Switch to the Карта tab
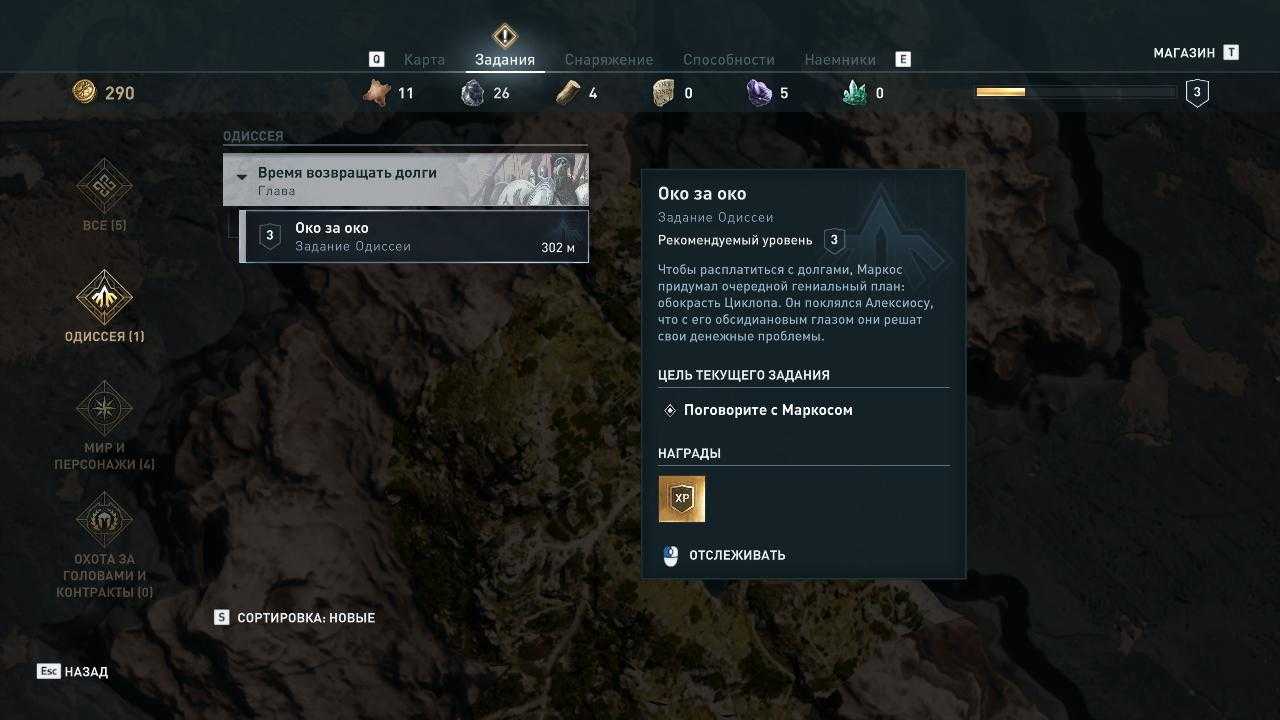Screen dimensions: 1280x720 click(424, 60)
